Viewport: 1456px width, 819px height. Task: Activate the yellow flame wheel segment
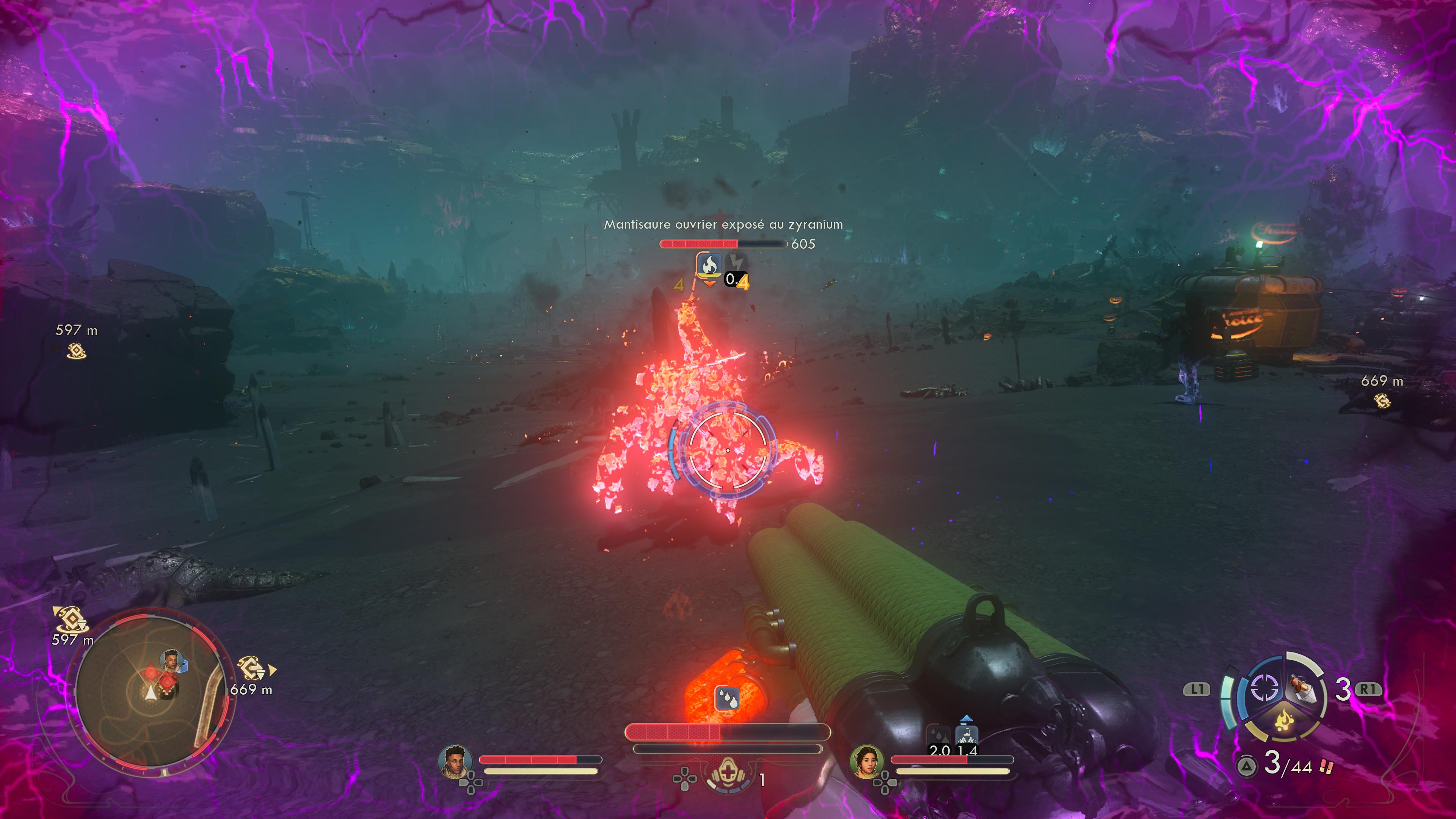1284,722
